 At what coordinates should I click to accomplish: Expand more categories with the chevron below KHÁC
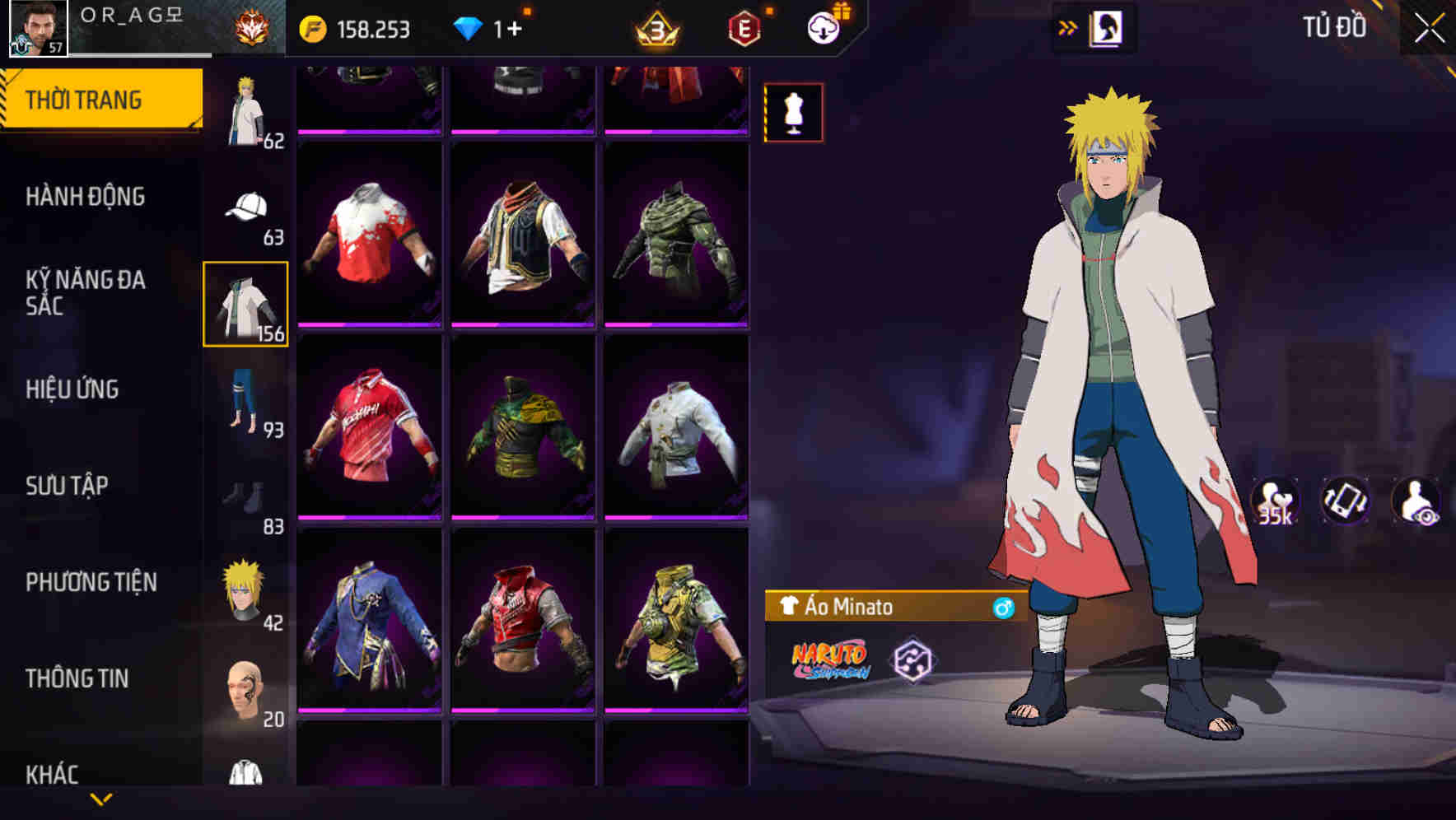pyautogui.click(x=101, y=800)
